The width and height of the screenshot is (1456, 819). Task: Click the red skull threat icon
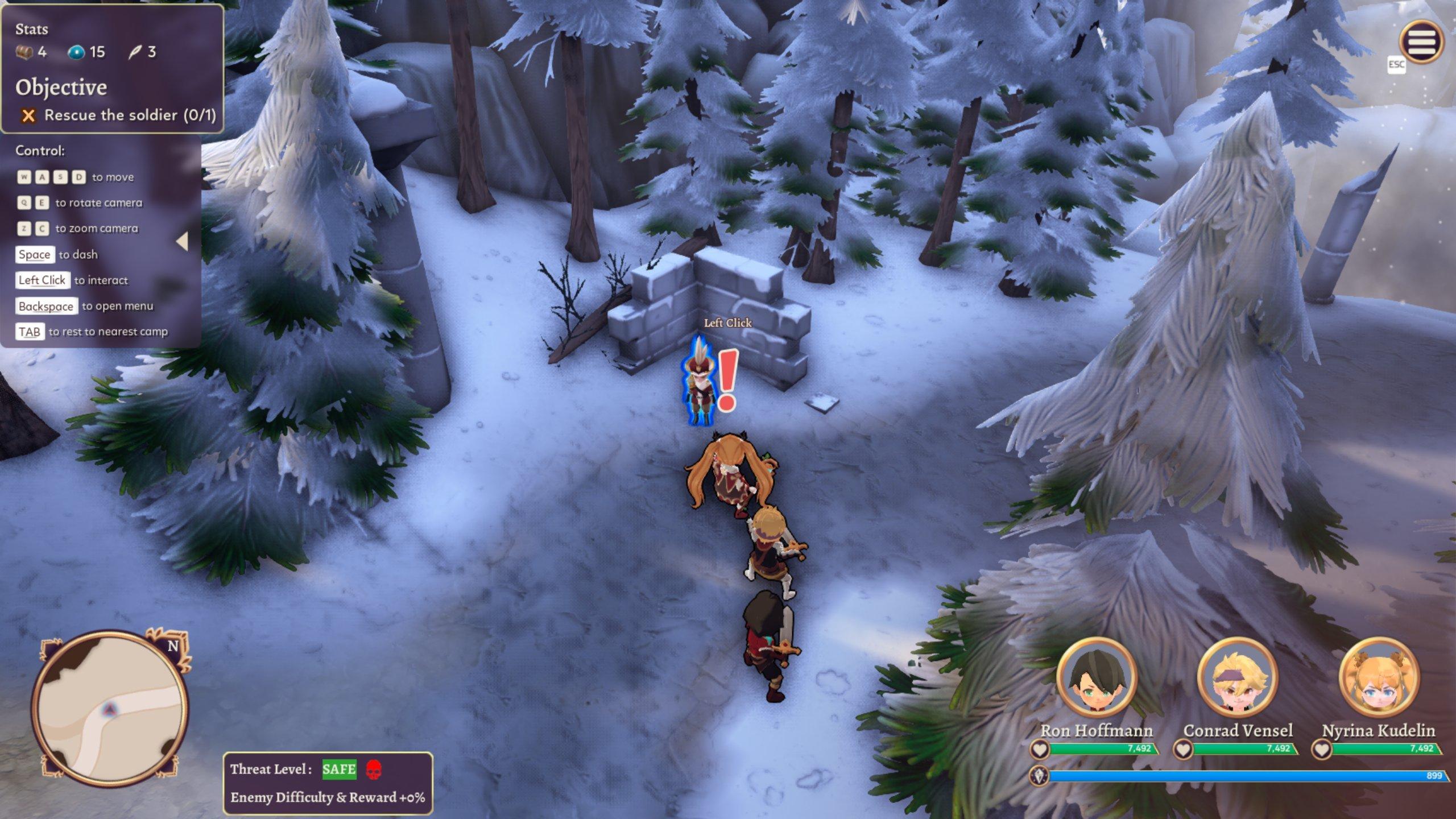[x=373, y=770]
